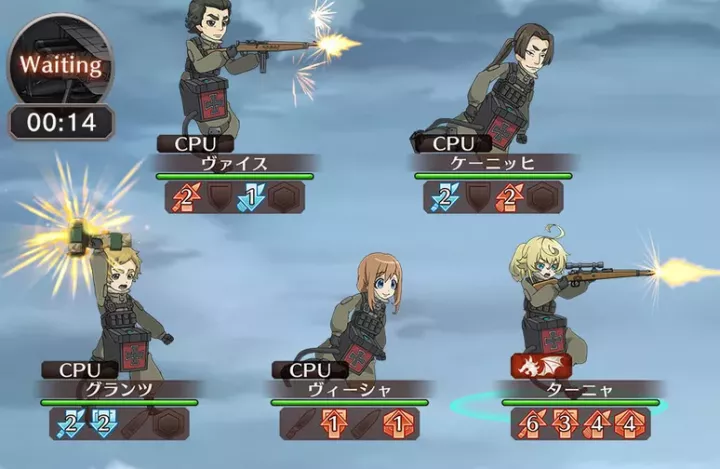Image resolution: width=720 pixels, height=469 pixels.
Task: Click the red dragon icon above ターニャ
Action: (540, 366)
